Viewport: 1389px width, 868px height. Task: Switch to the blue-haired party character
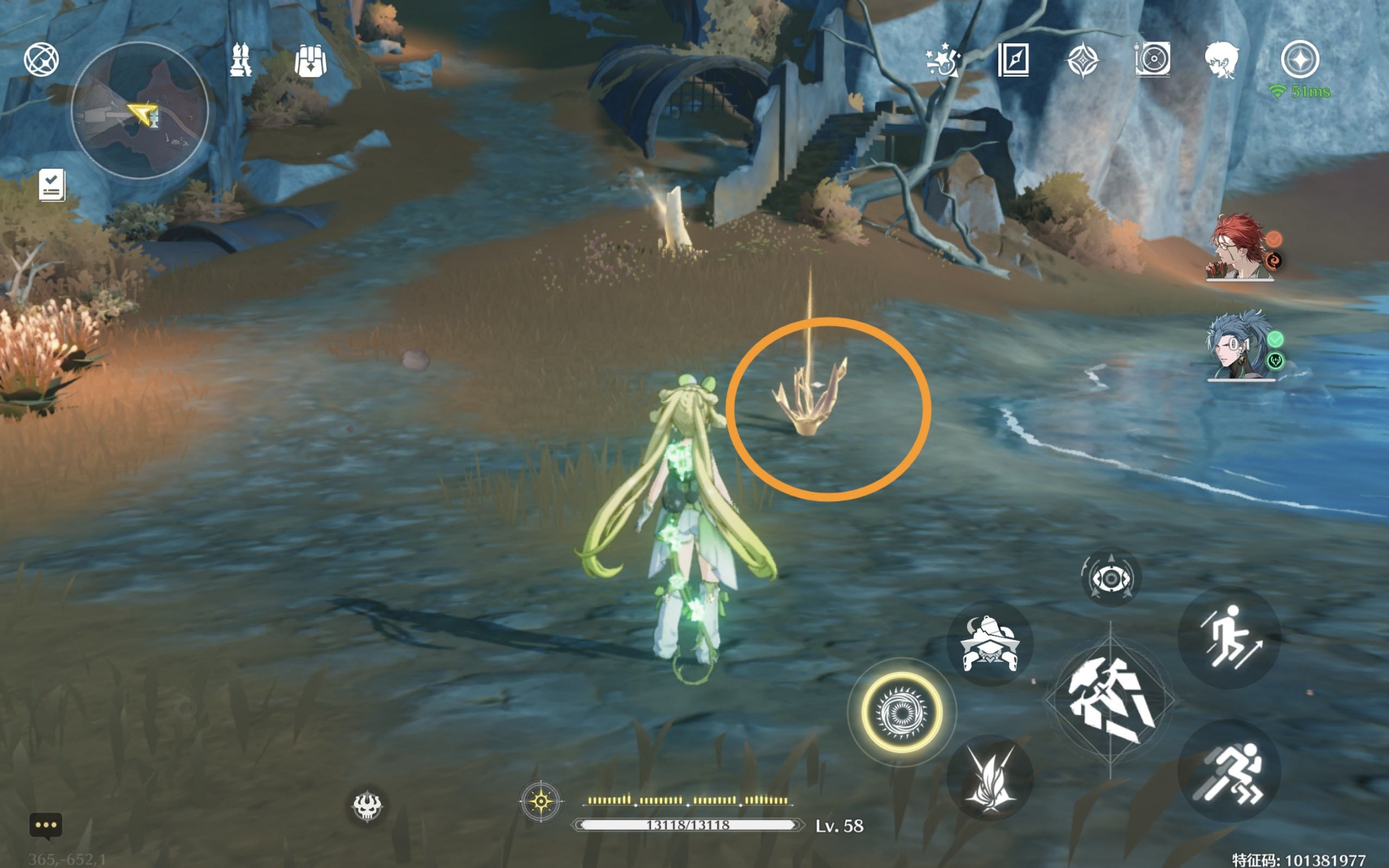(x=1240, y=346)
